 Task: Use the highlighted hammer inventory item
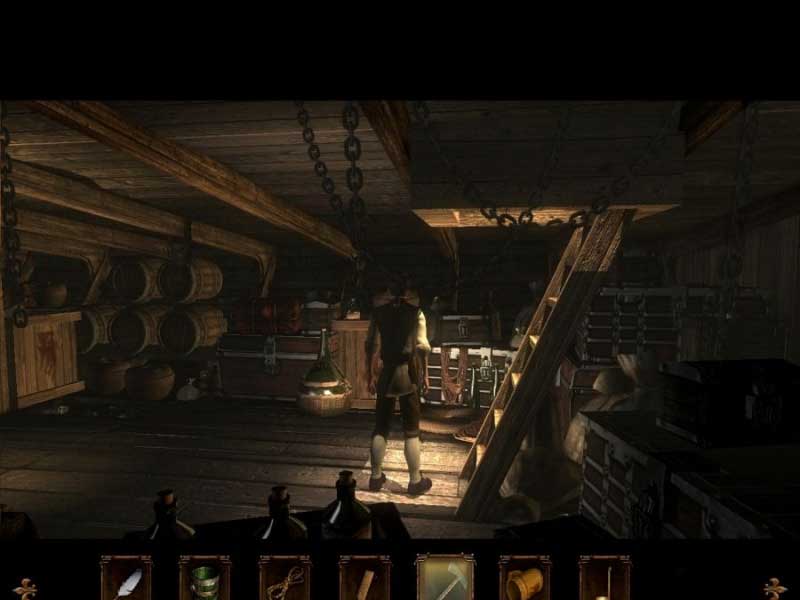[445, 579]
